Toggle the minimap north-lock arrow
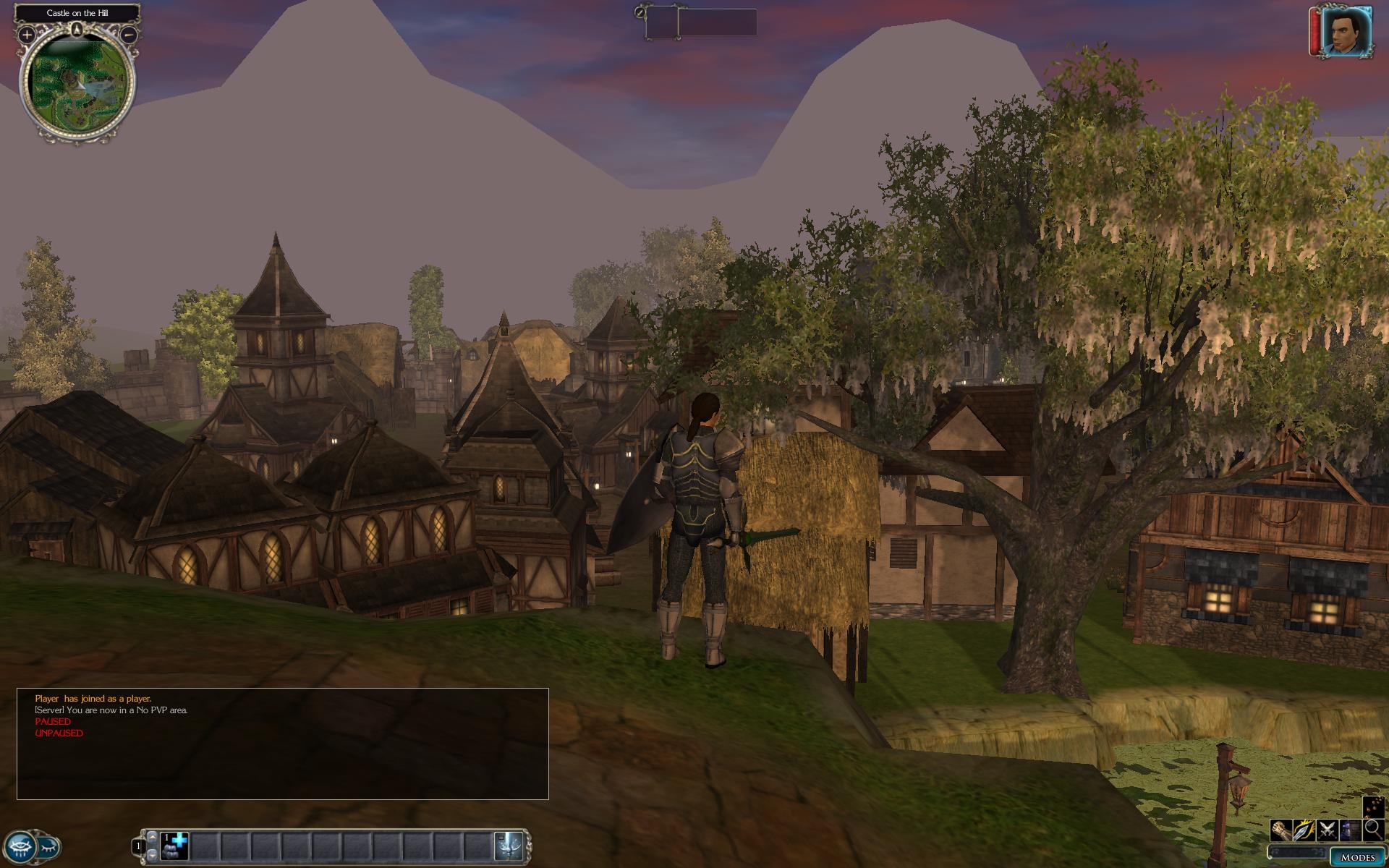 pyautogui.click(x=77, y=30)
